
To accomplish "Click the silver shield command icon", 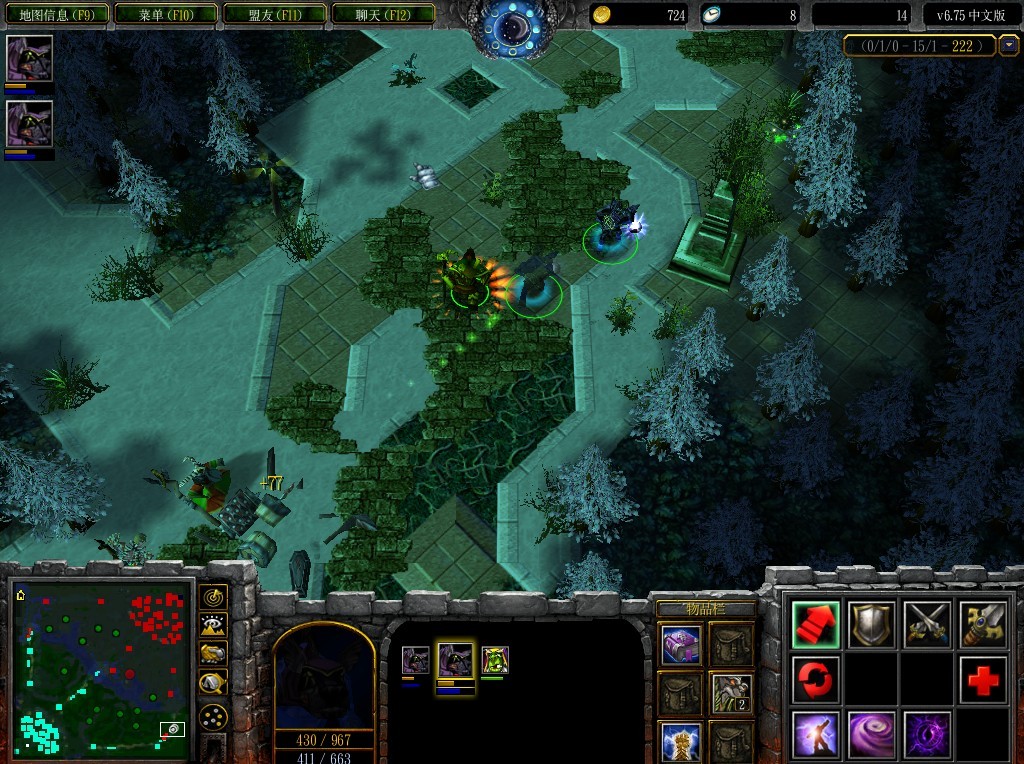I will point(872,624).
